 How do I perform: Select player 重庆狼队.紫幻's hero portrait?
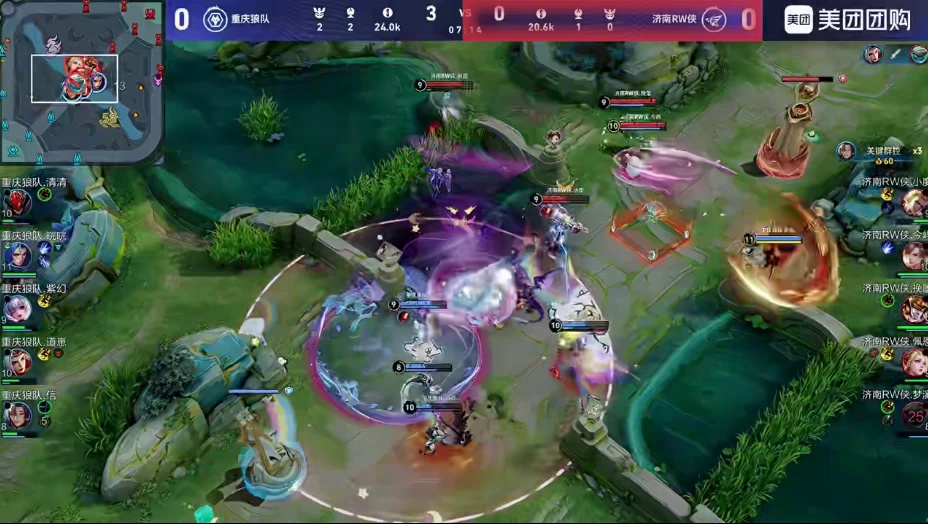(x=17, y=309)
